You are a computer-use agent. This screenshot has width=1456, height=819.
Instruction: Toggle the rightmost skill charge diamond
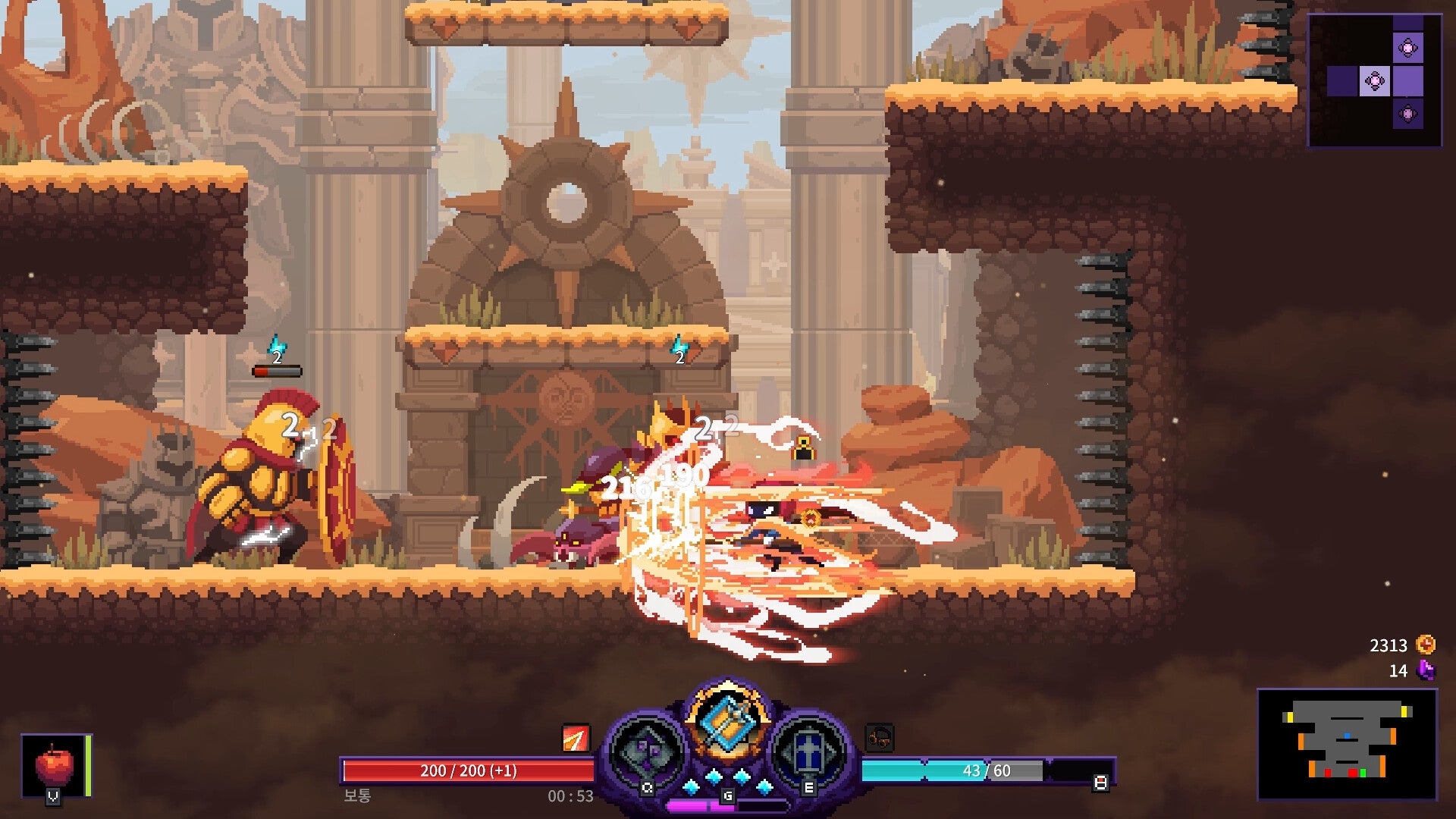(x=764, y=786)
